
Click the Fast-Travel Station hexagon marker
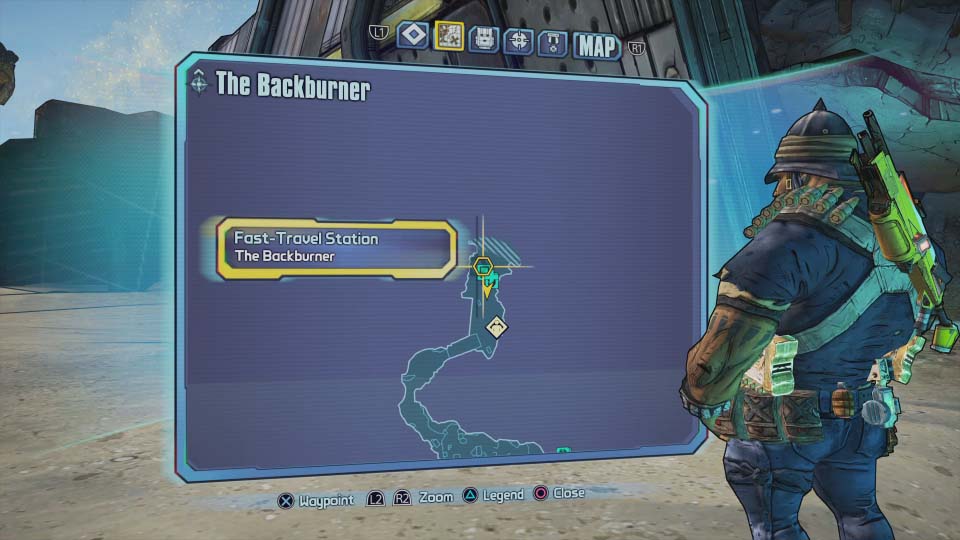click(483, 267)
